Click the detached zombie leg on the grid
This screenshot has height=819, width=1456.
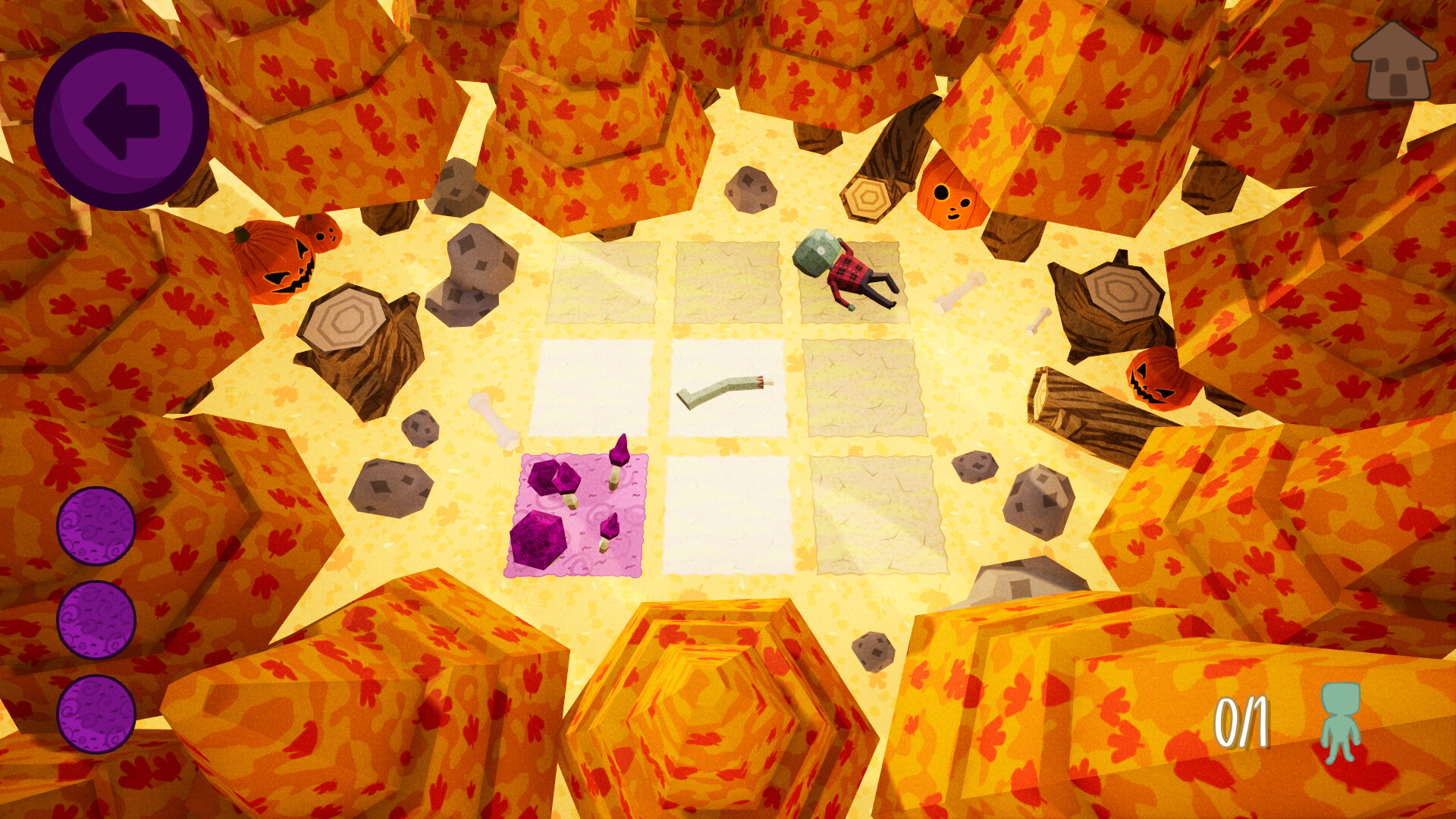click(724, 391)
